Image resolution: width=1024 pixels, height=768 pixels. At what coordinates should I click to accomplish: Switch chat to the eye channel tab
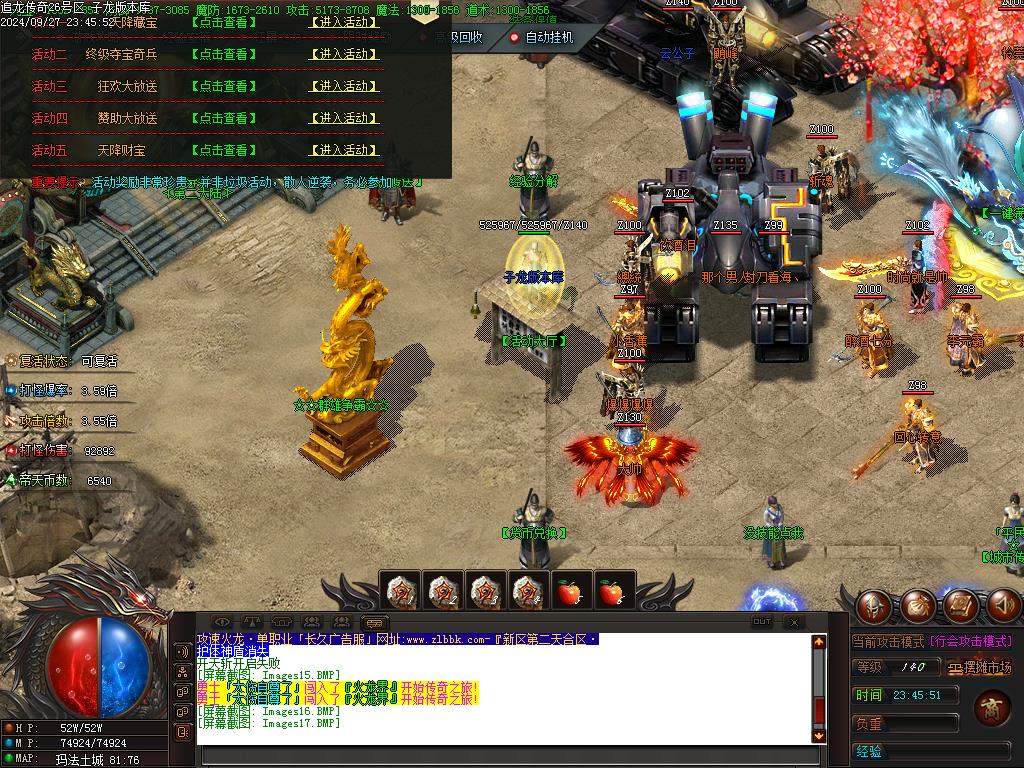pos(222,622)
